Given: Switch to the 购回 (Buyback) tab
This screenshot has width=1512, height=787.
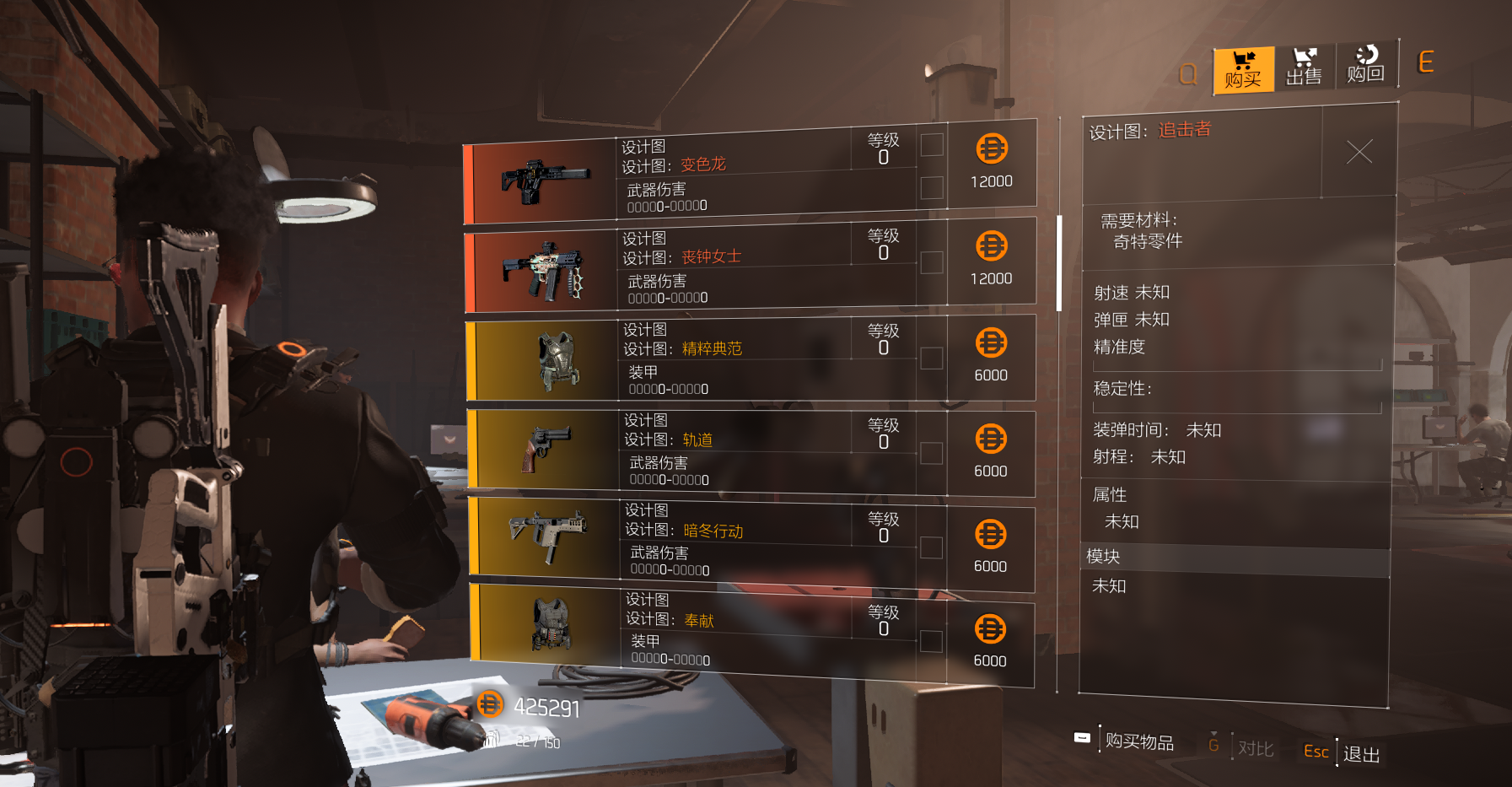Looking at the screenshot, I should [x=1365, y=66].
